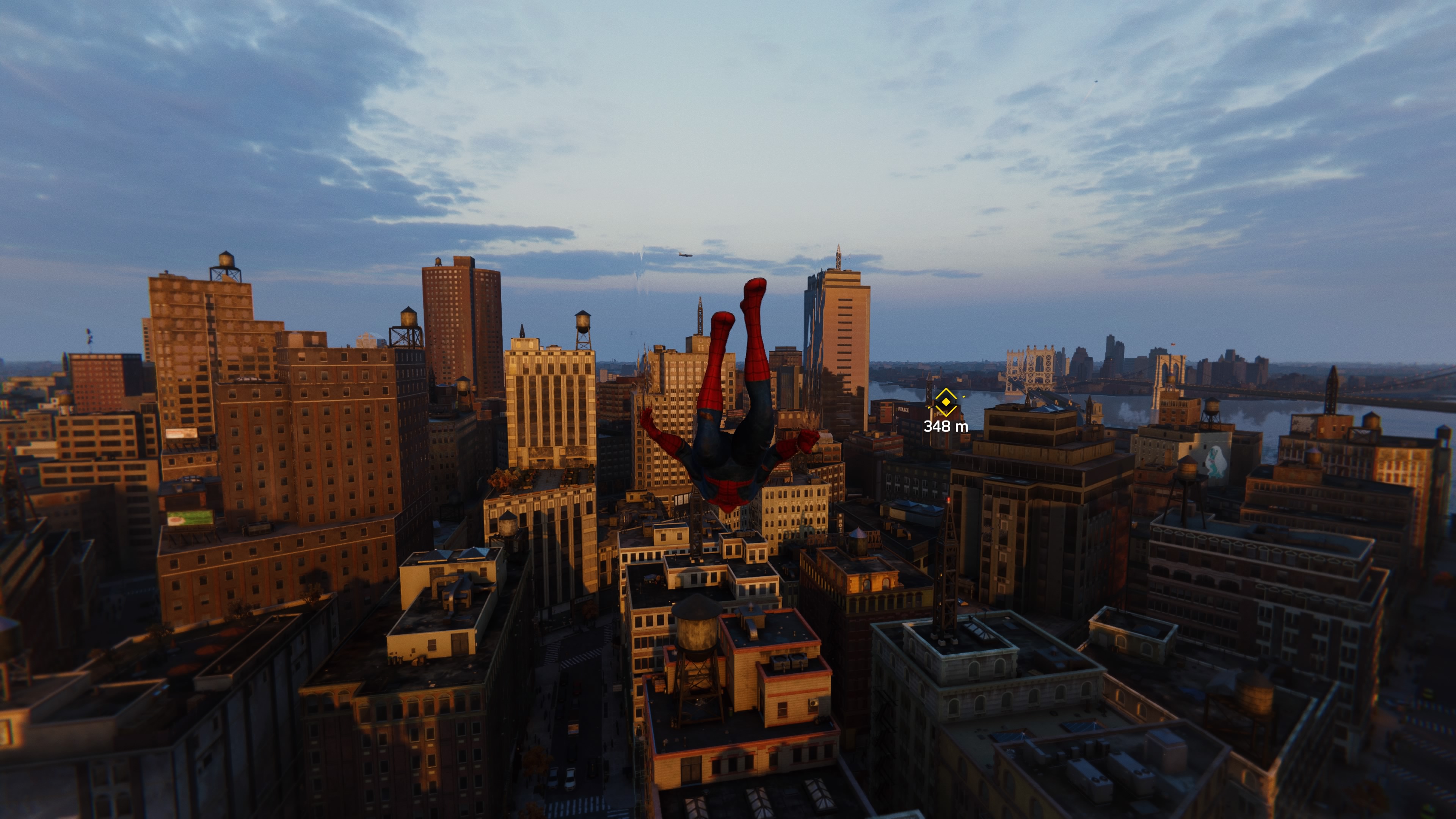Select the yellow diamond waypoint marker
Screen dimensions: 1456x819
coord(946,402)
